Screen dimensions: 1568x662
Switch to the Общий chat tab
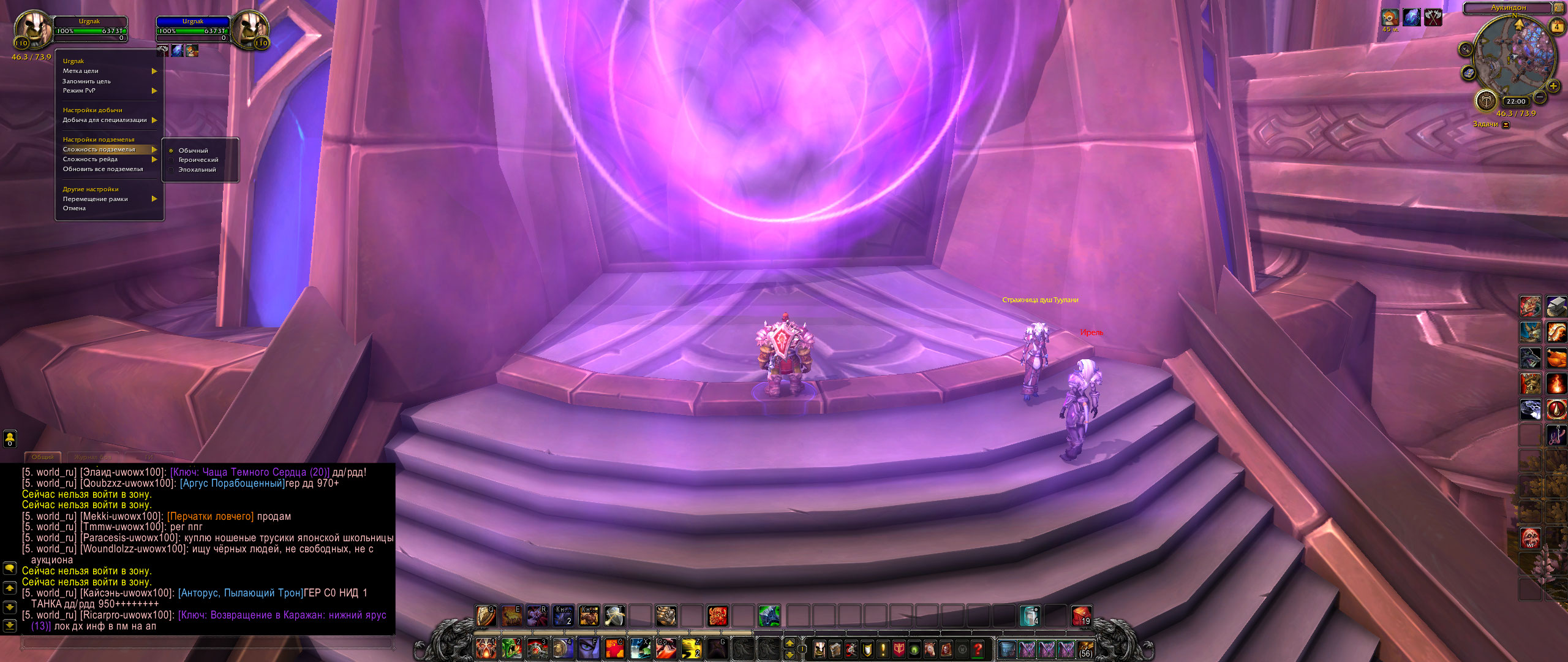[43, 457]
